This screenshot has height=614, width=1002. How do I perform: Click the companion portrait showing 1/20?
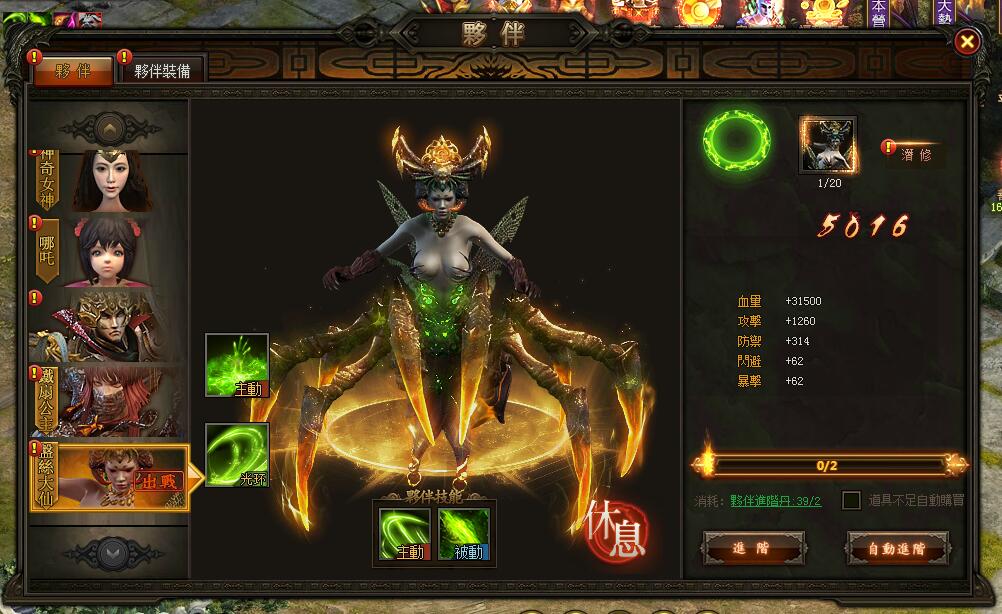tap(827, 145)
